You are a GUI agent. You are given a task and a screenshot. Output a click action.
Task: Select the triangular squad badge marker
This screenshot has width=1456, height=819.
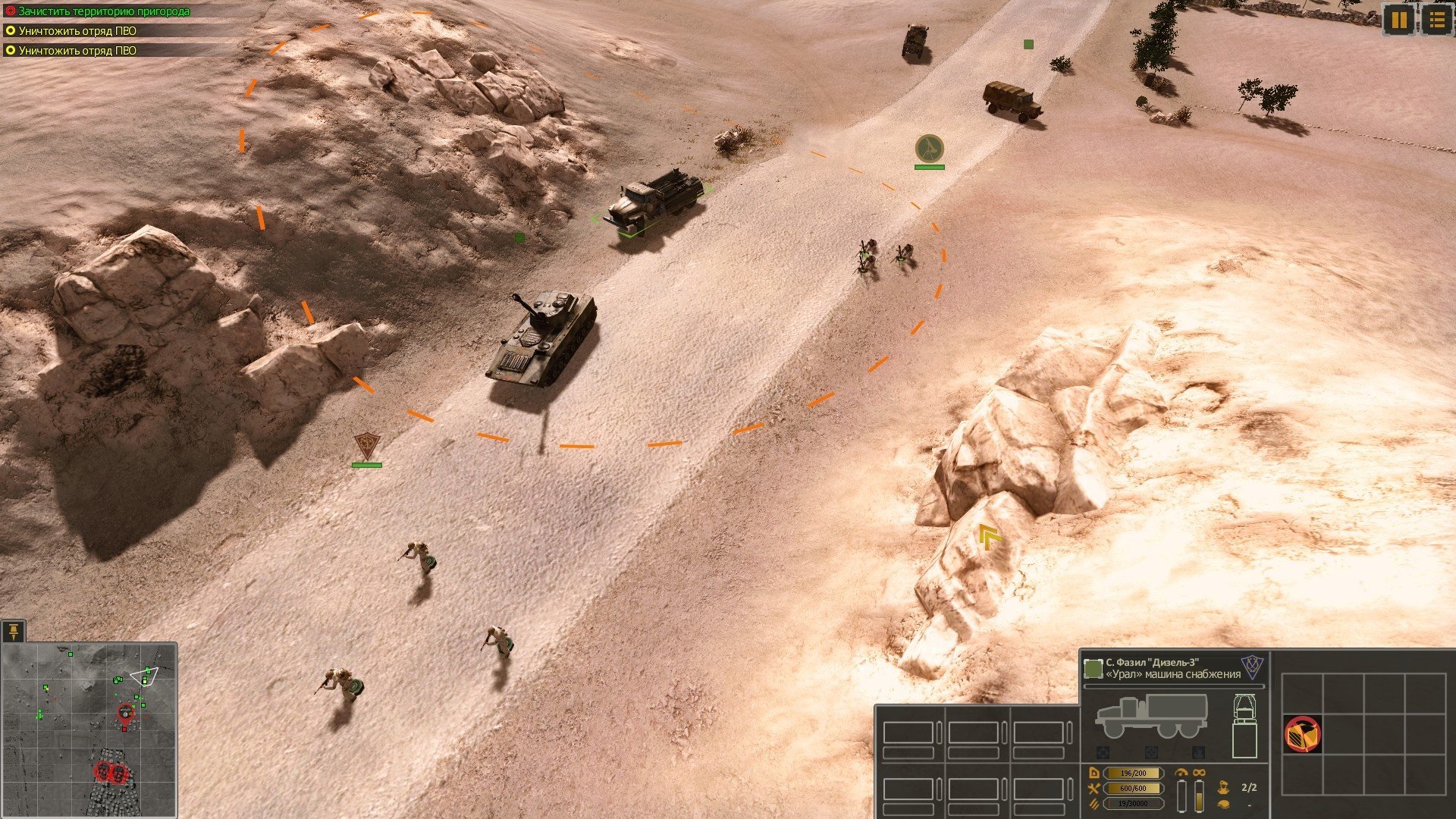(367, 445)
